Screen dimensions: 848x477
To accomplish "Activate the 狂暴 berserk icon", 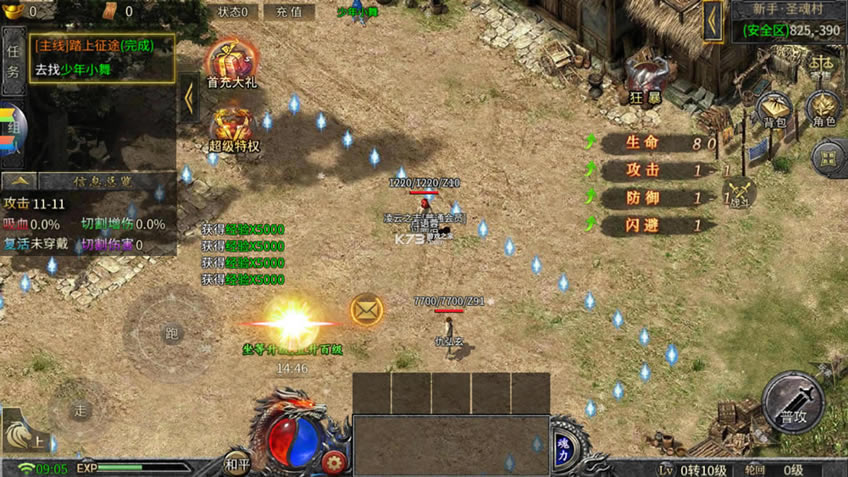I will pos(643,79).
